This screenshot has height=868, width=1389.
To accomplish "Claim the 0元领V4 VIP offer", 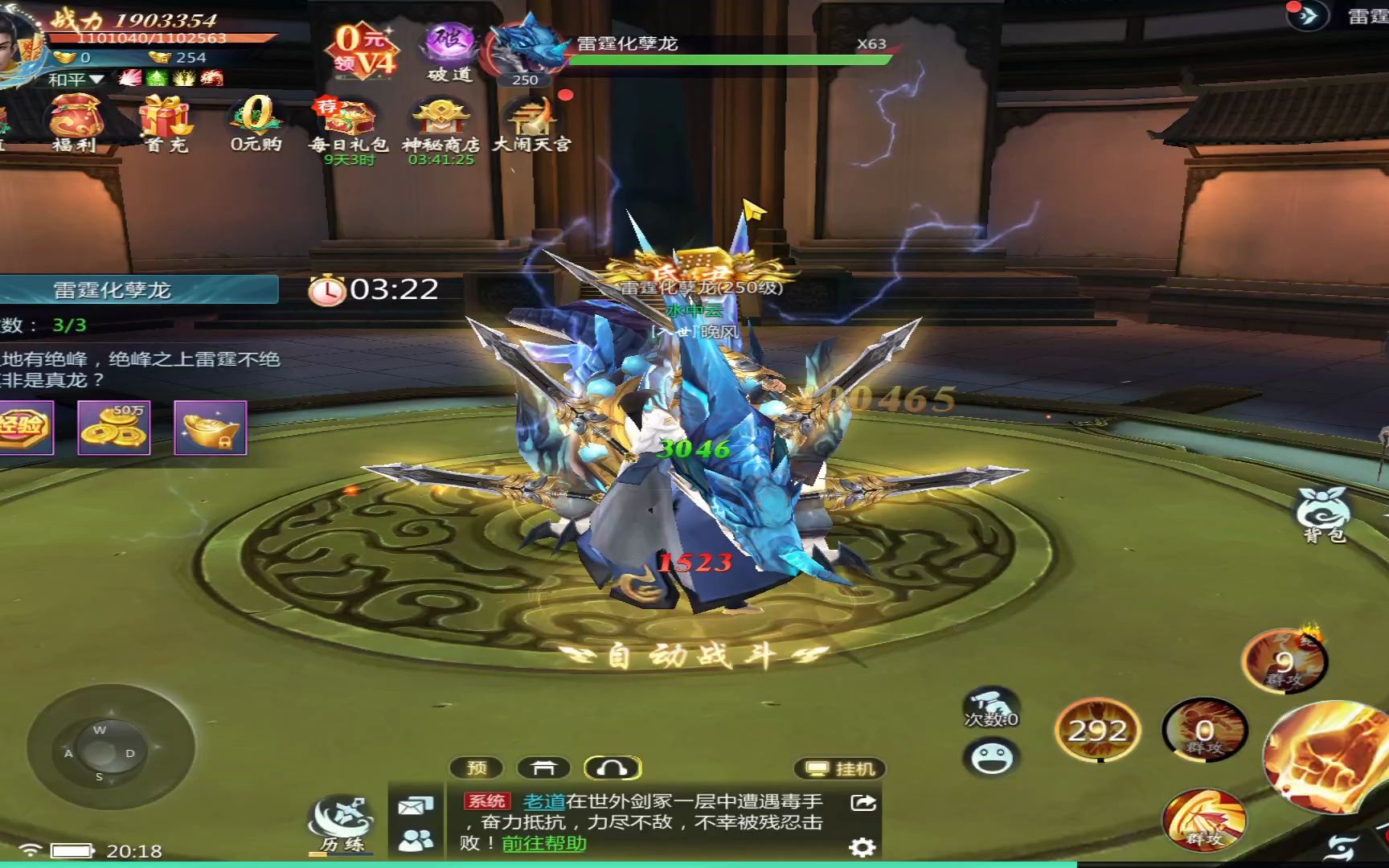I will 363,50.
